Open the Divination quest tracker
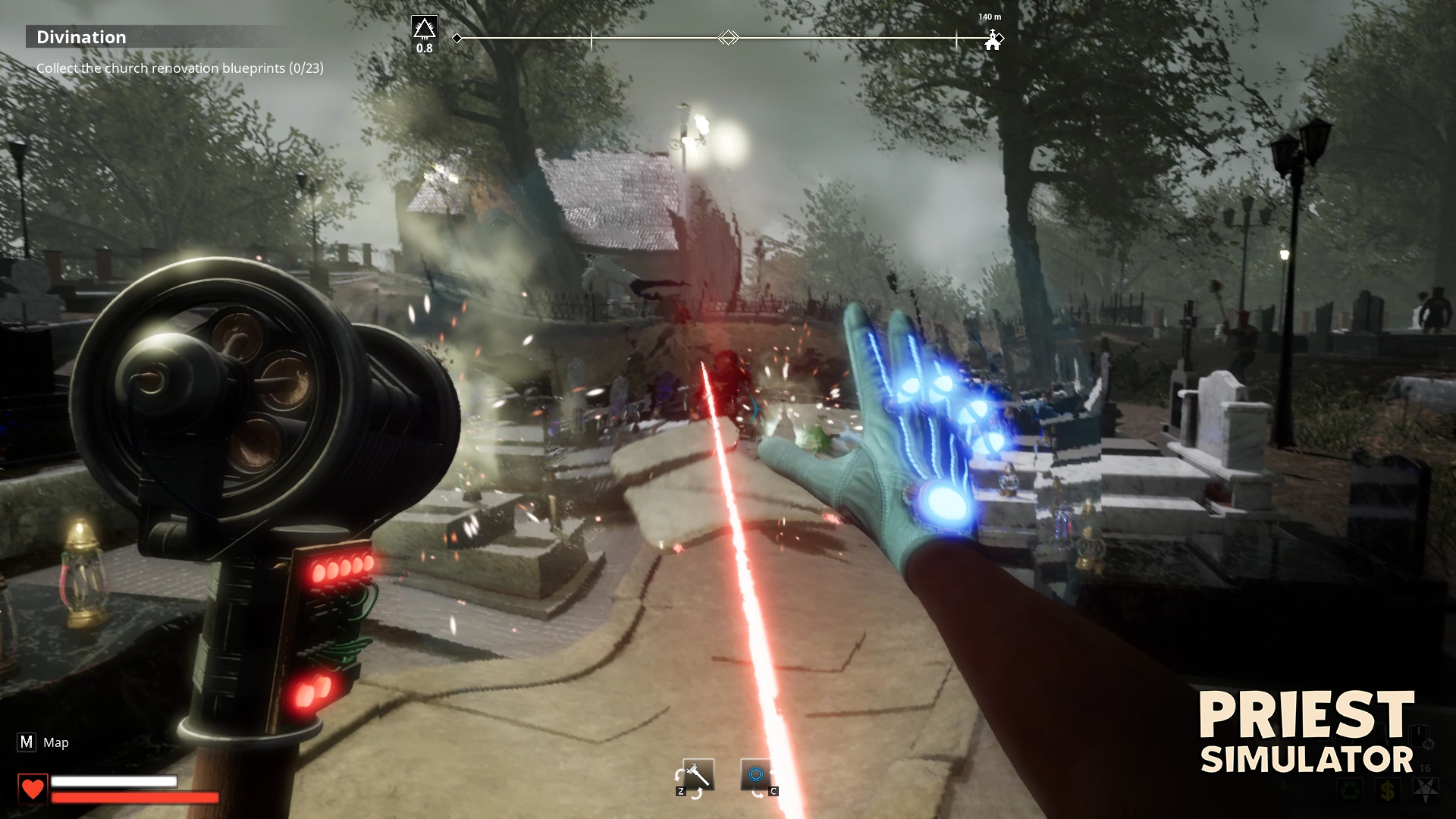Image resolution: width=1456 pixels, height=819 pixels. 82,37
